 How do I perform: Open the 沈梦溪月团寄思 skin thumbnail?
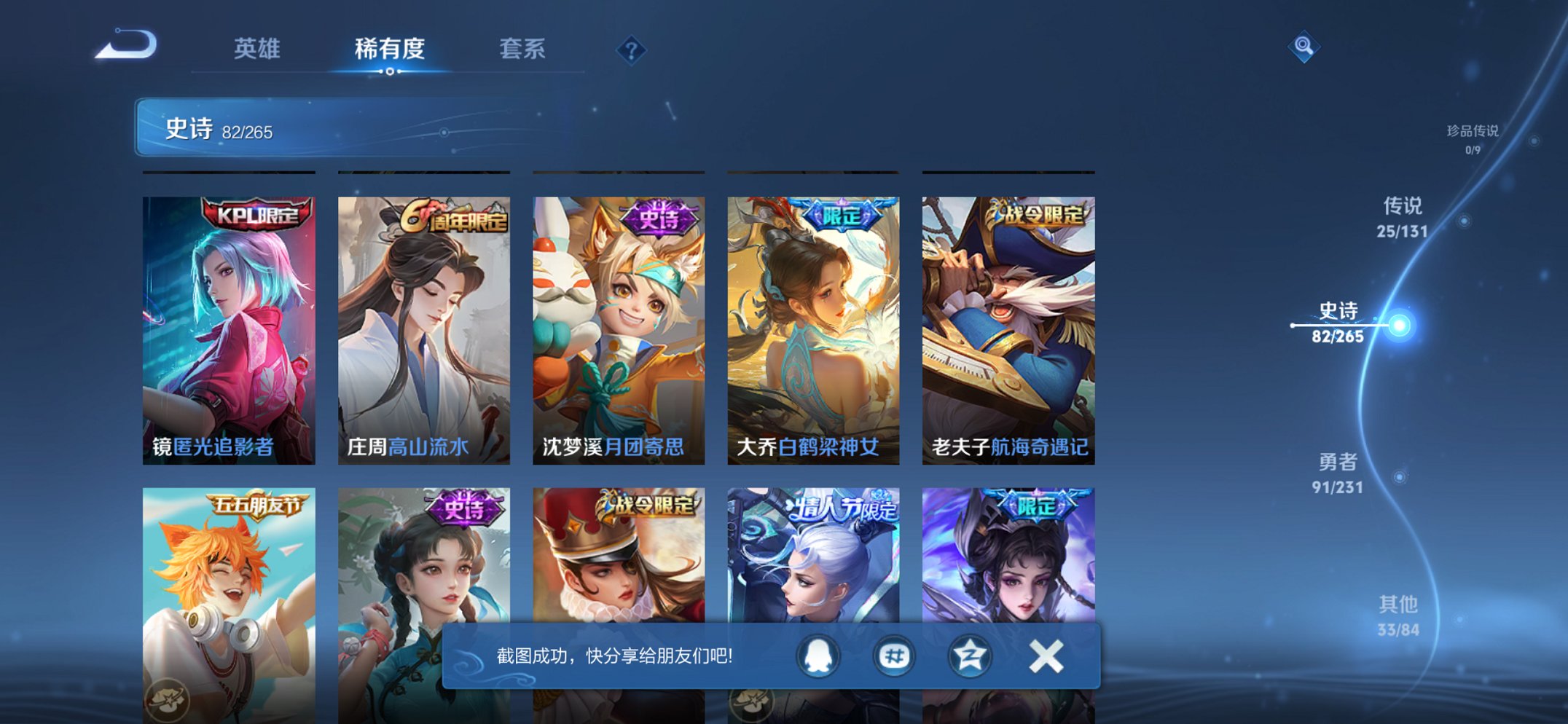pos(618,328)
